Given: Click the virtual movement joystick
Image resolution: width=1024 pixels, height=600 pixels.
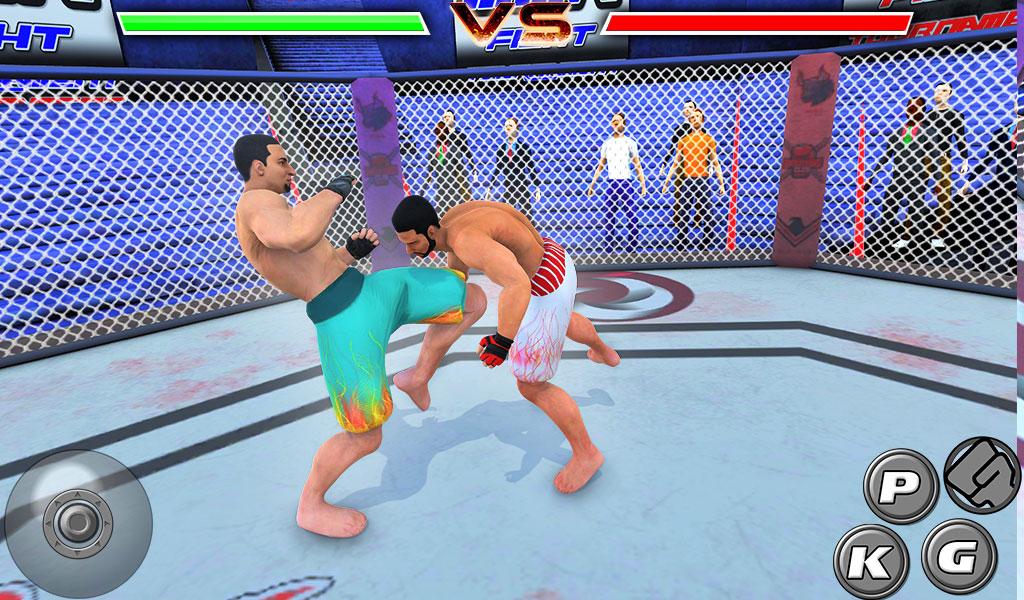Looking at the screenshot, I should pos(77,522).
